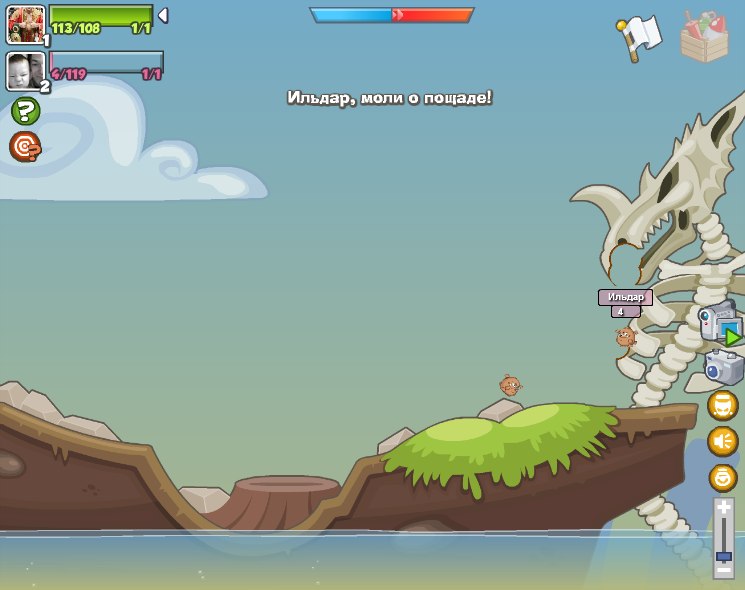745x590 pixels.
Task: Toggle the sound speaker button
Action: coord(722,441)
